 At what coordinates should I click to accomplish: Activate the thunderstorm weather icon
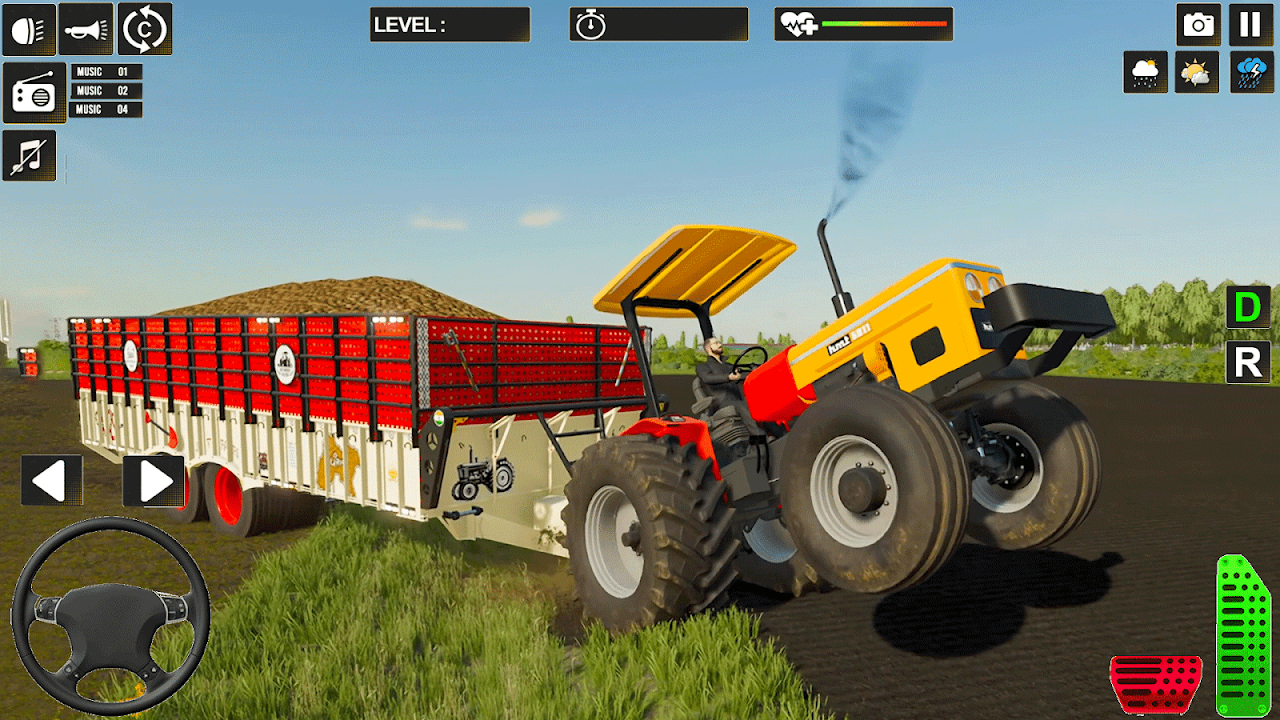coord(1250,73)
